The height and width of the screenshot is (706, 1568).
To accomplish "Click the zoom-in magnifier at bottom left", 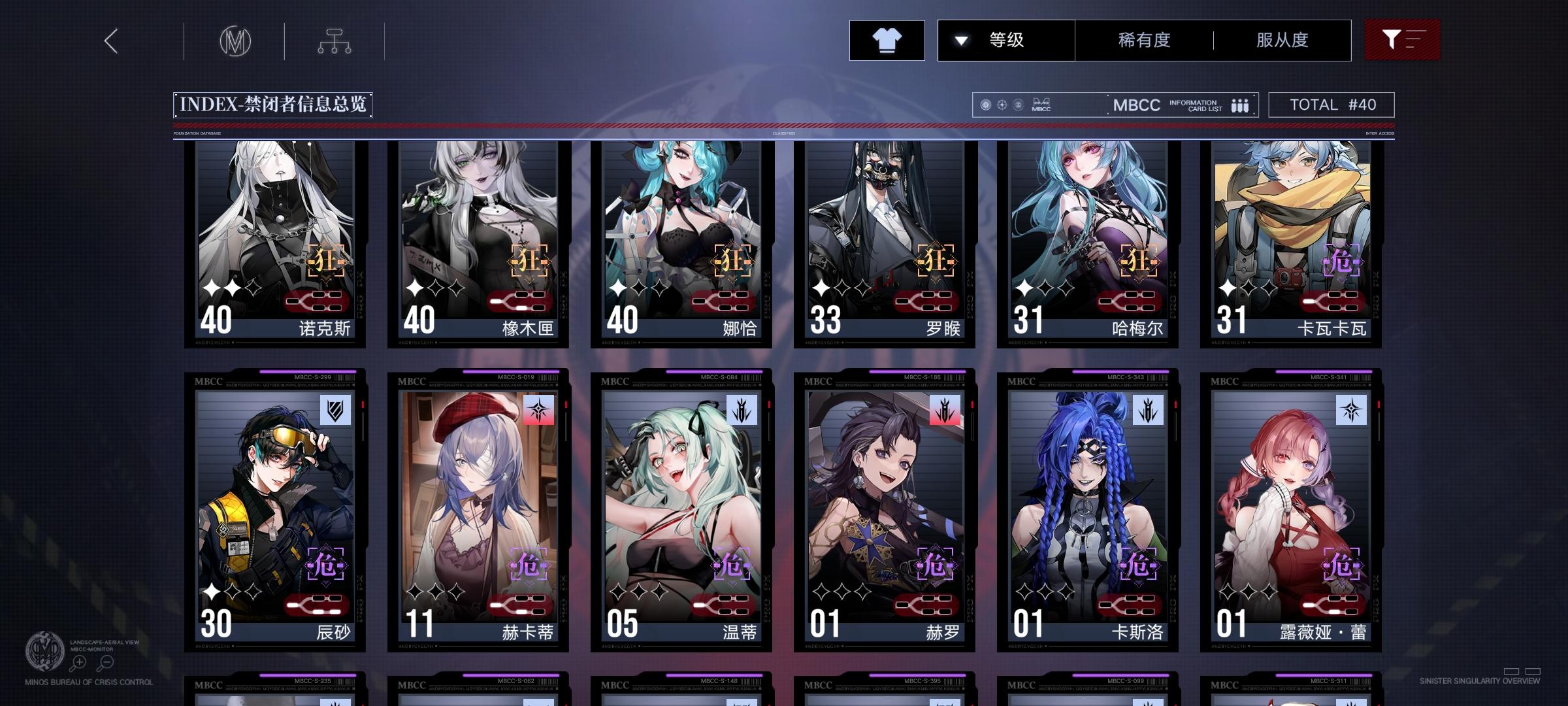I will pyautogui.click(x=78, y=662).
